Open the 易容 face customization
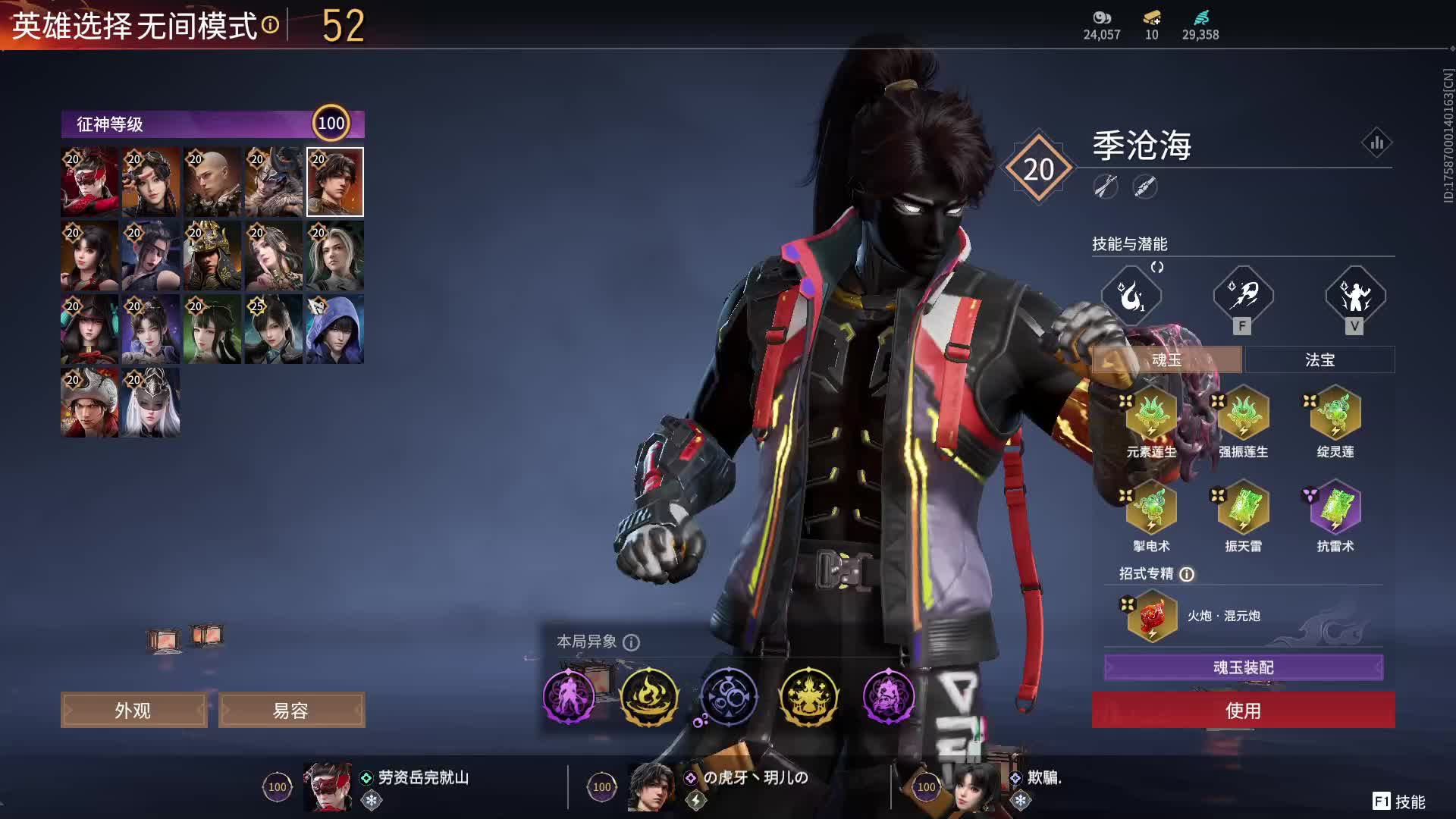 [291, 711]
